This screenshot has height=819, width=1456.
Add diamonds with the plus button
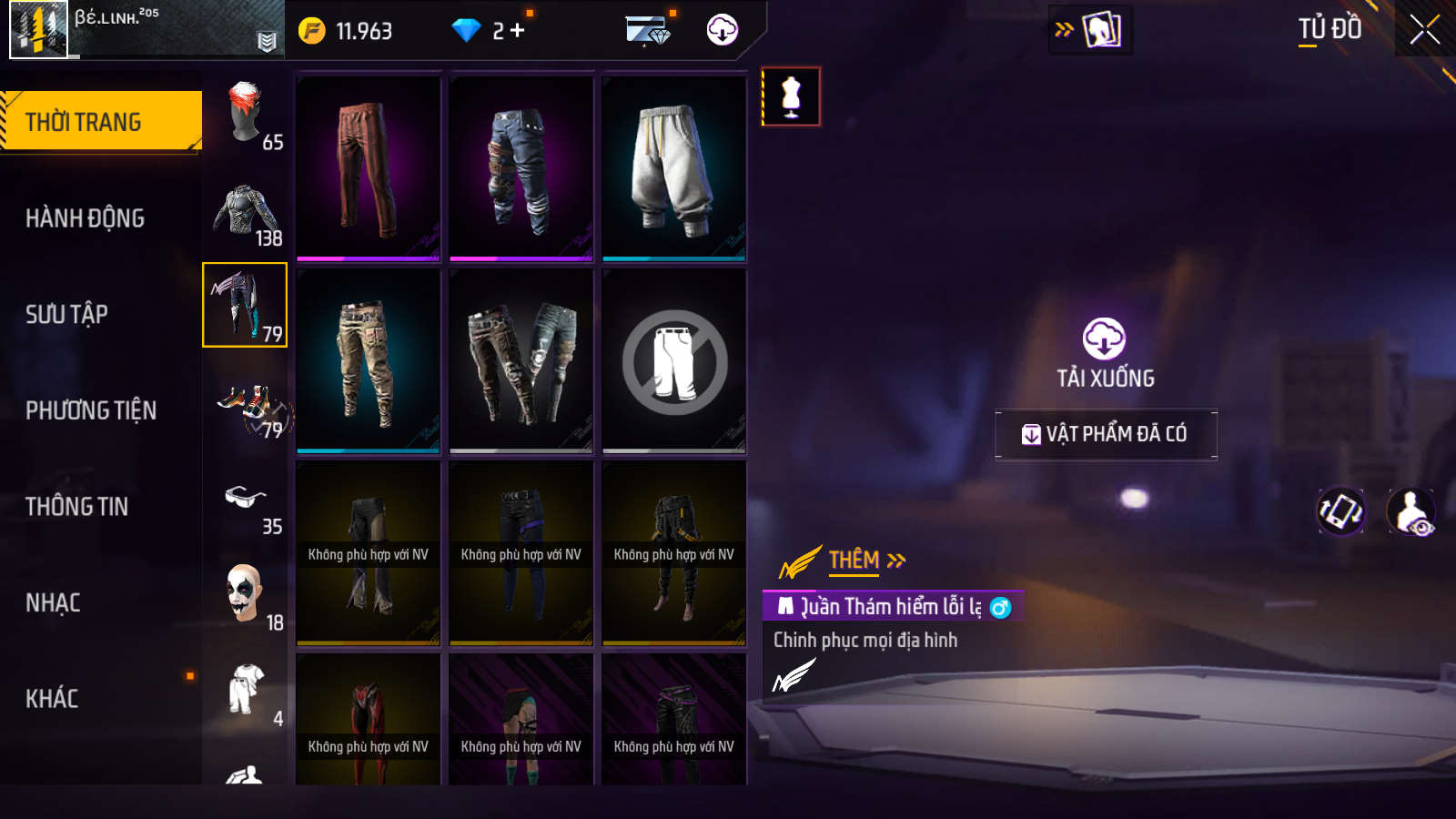pyautogui.click(x=518, y=31)
